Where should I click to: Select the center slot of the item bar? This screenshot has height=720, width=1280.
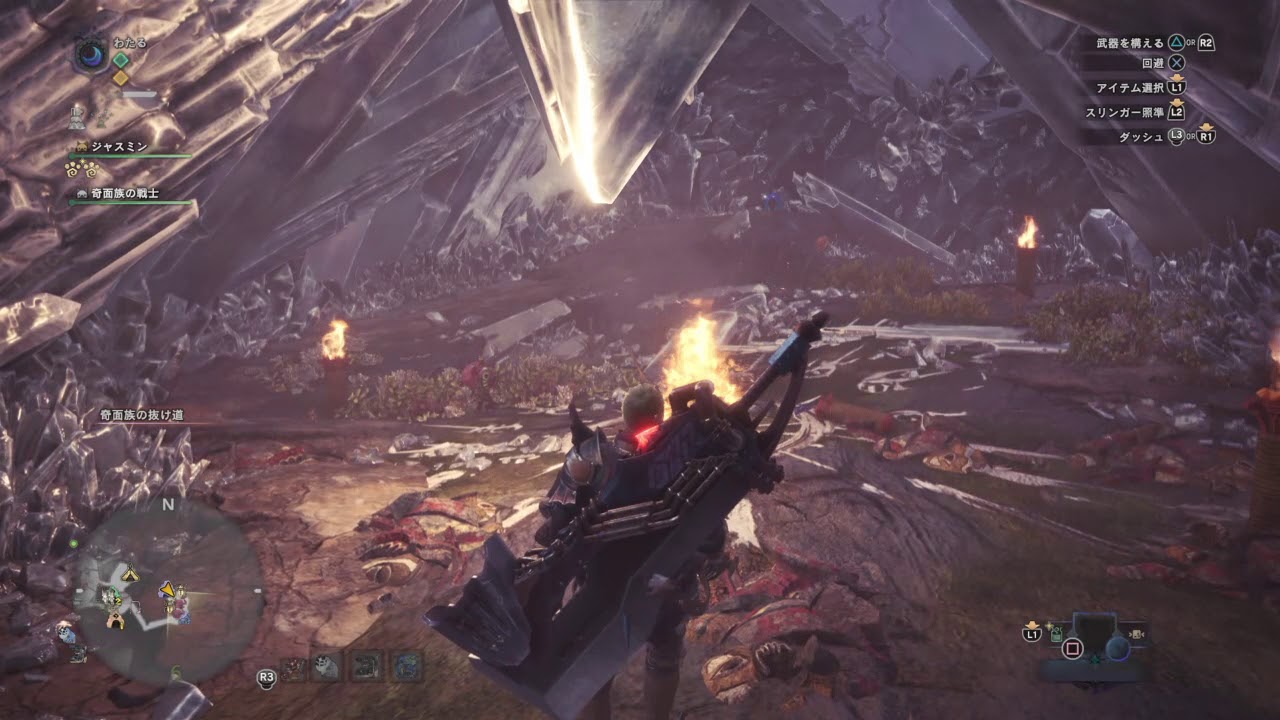tap(1094, 633)
